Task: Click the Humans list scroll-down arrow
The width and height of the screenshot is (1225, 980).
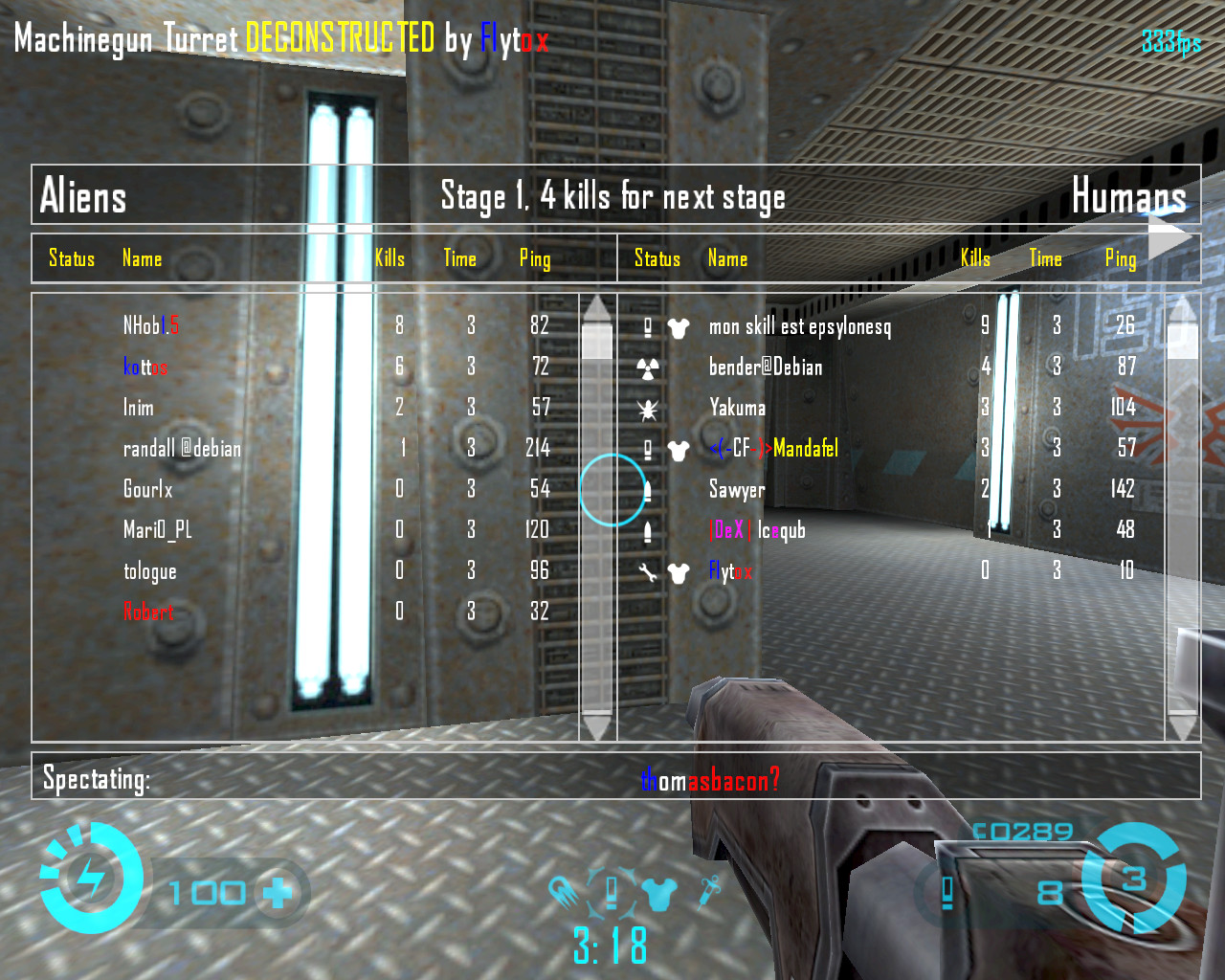Action: pos(1183,727)
